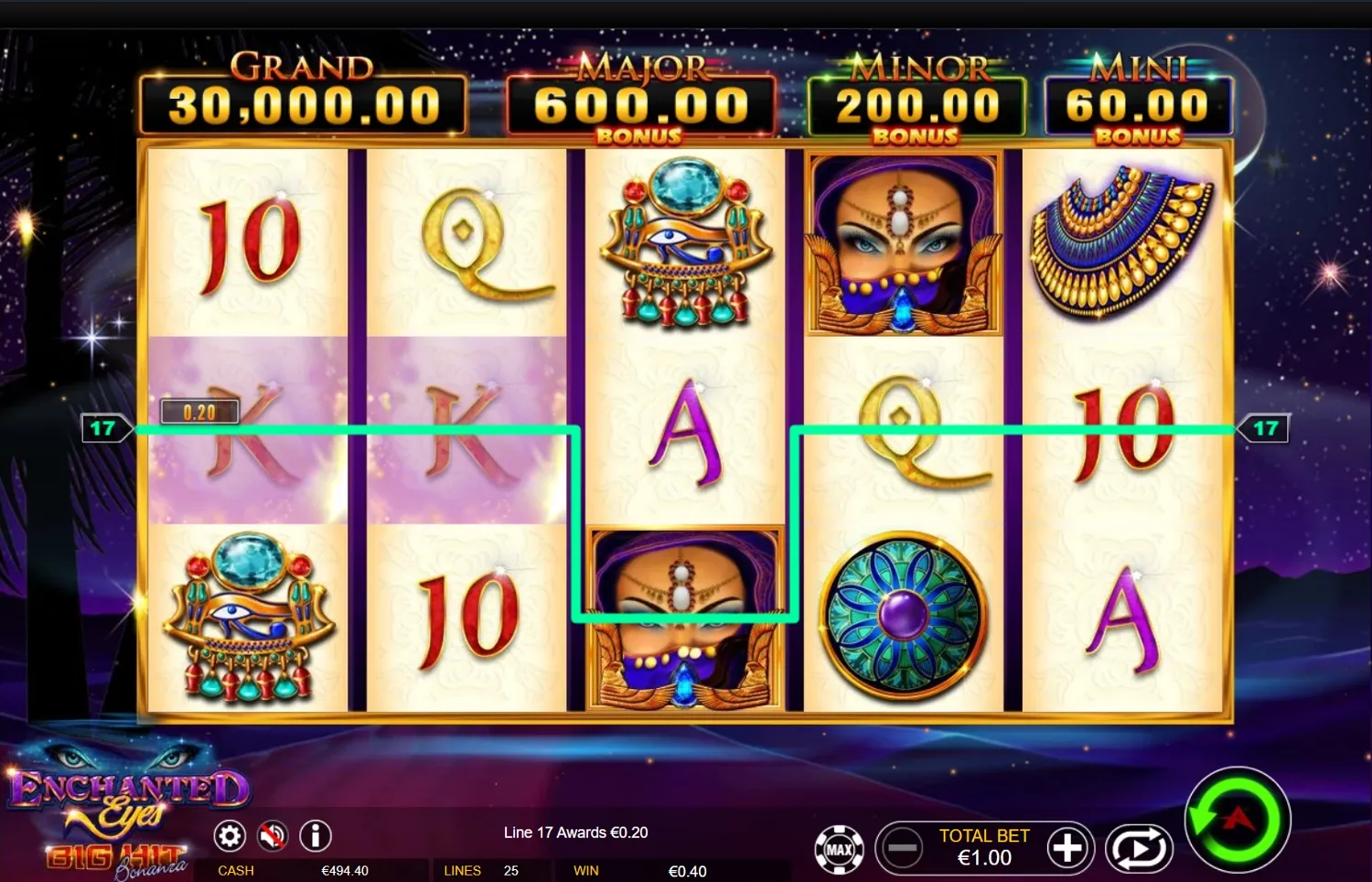Open the game info panel

(315, 835)
